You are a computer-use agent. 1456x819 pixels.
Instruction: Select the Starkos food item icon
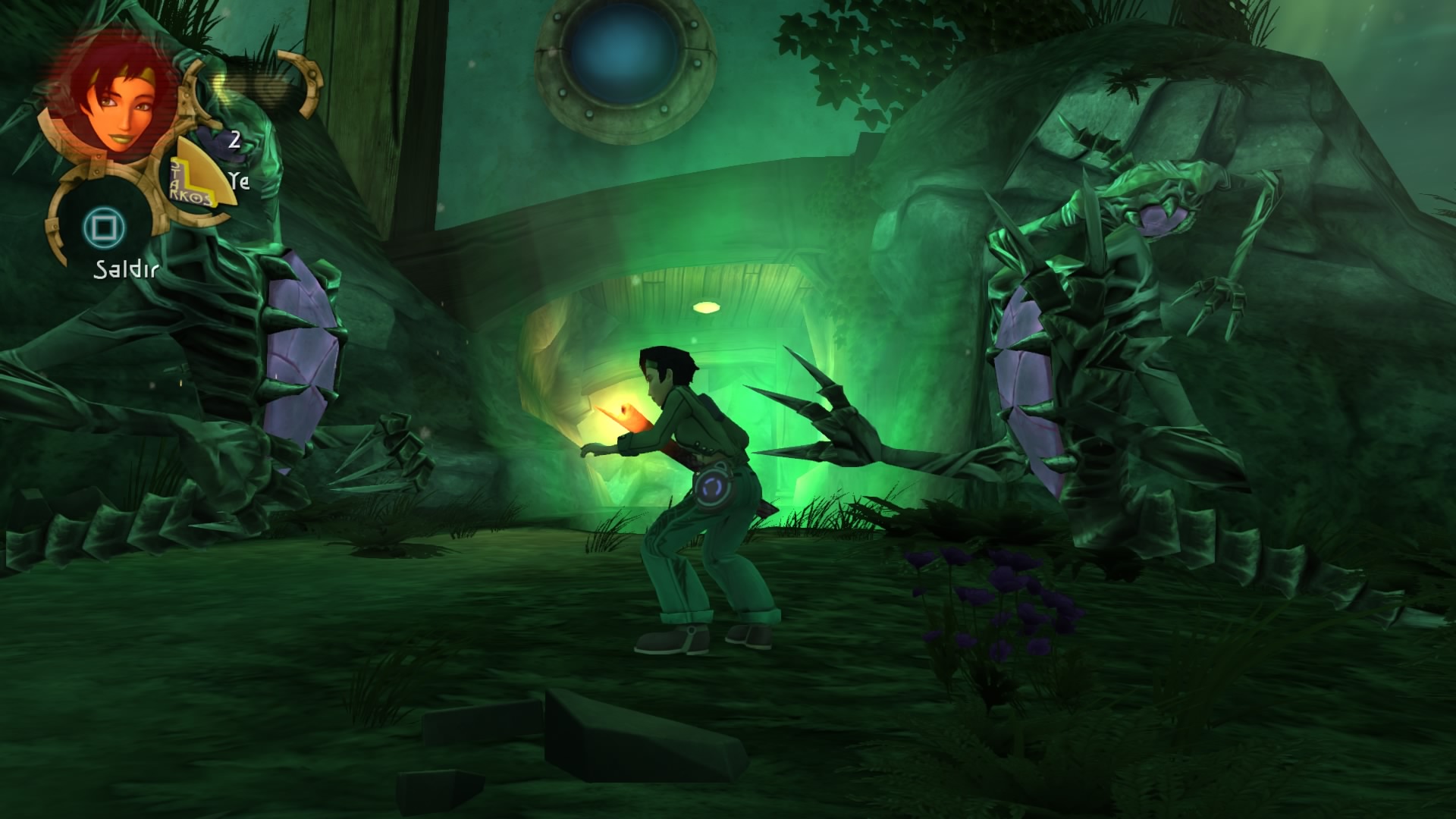point(195,182)
